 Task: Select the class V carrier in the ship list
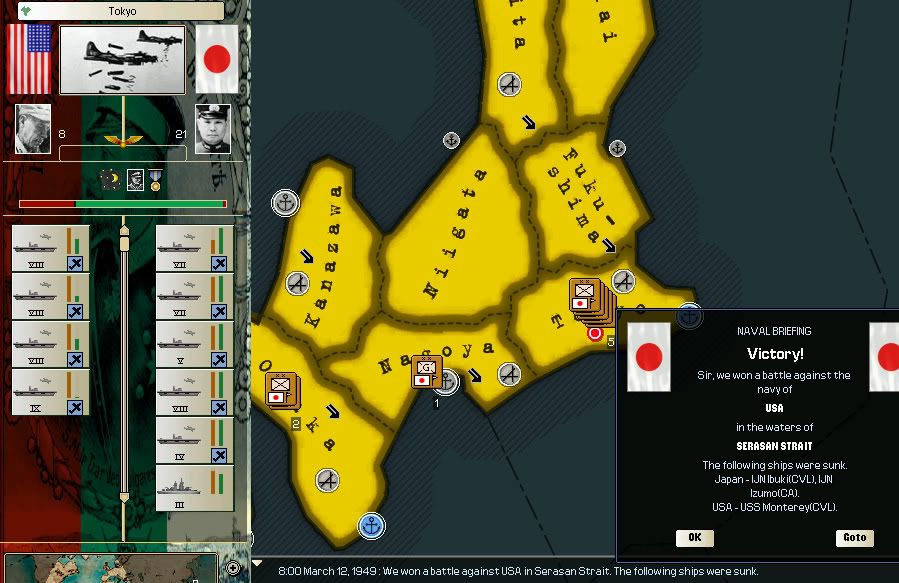click(x=194, y=345)
